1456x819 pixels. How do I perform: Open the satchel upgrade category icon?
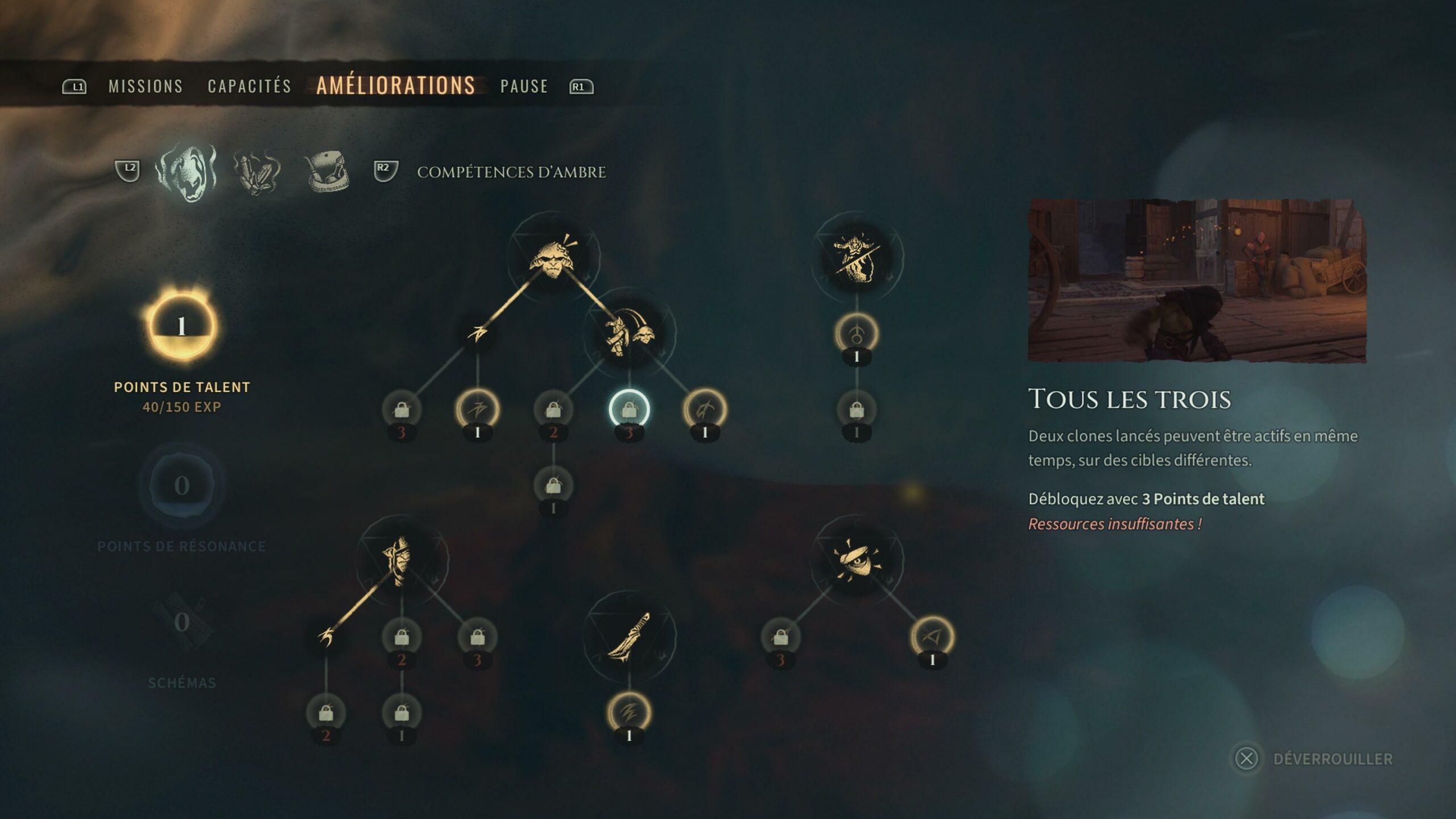click(327, 171)
